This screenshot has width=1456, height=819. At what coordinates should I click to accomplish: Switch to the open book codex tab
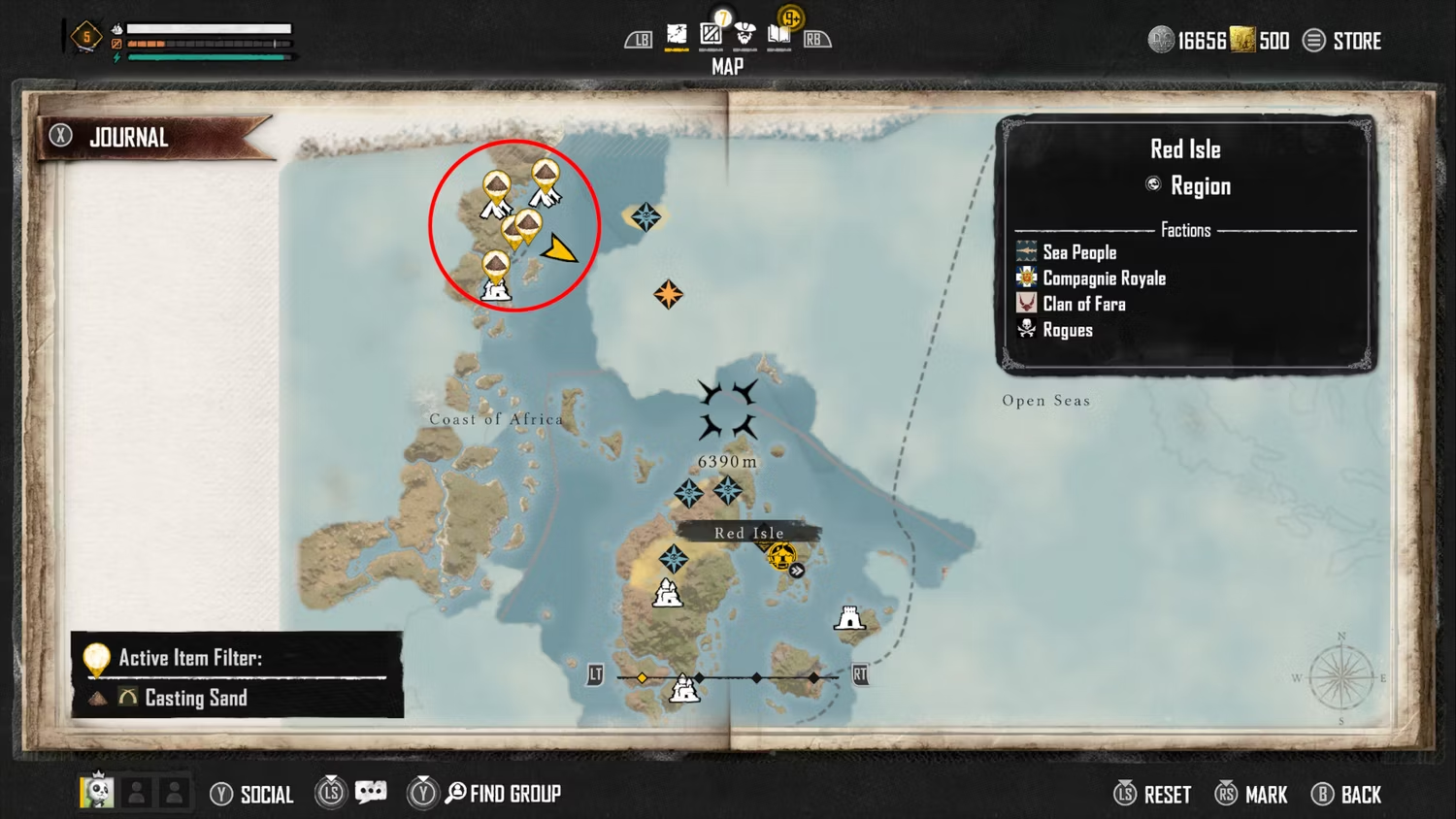(778, 36)
